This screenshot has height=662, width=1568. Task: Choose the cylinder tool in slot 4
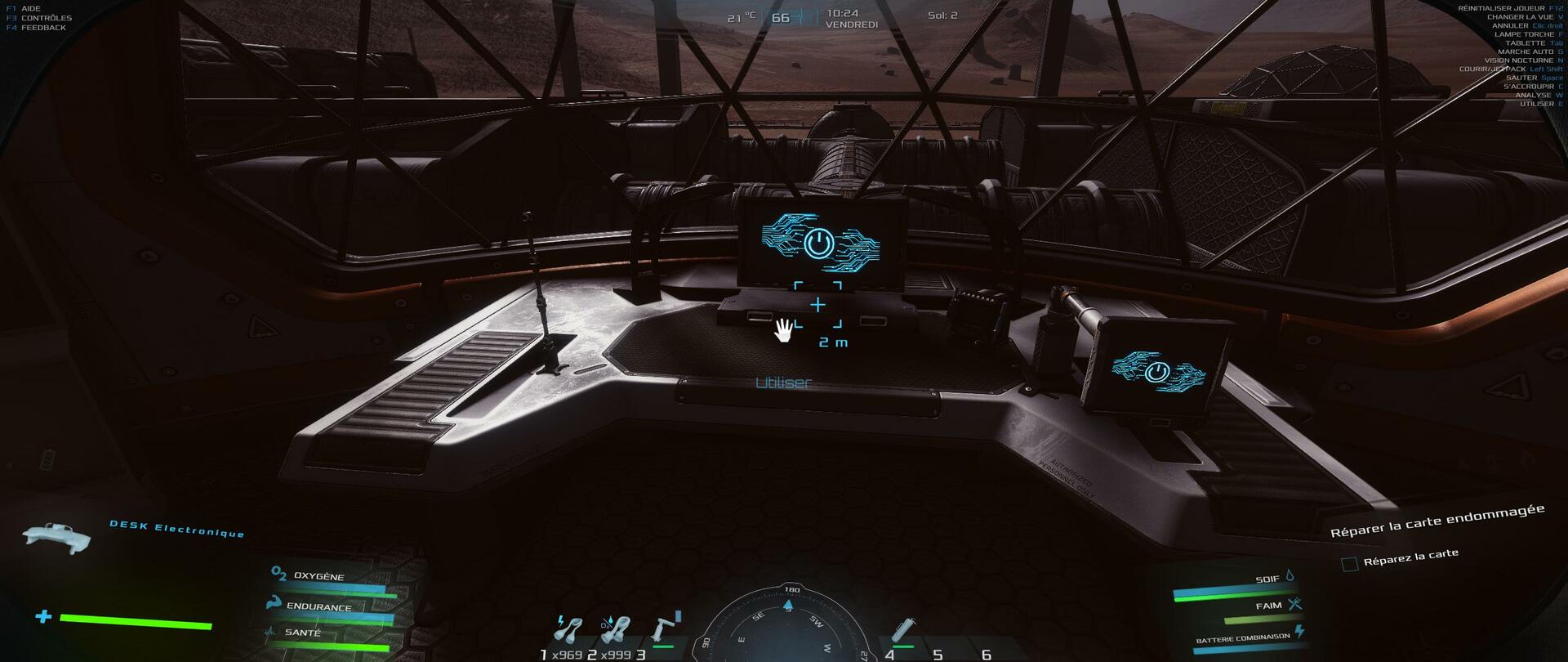(x=903, y=629)
